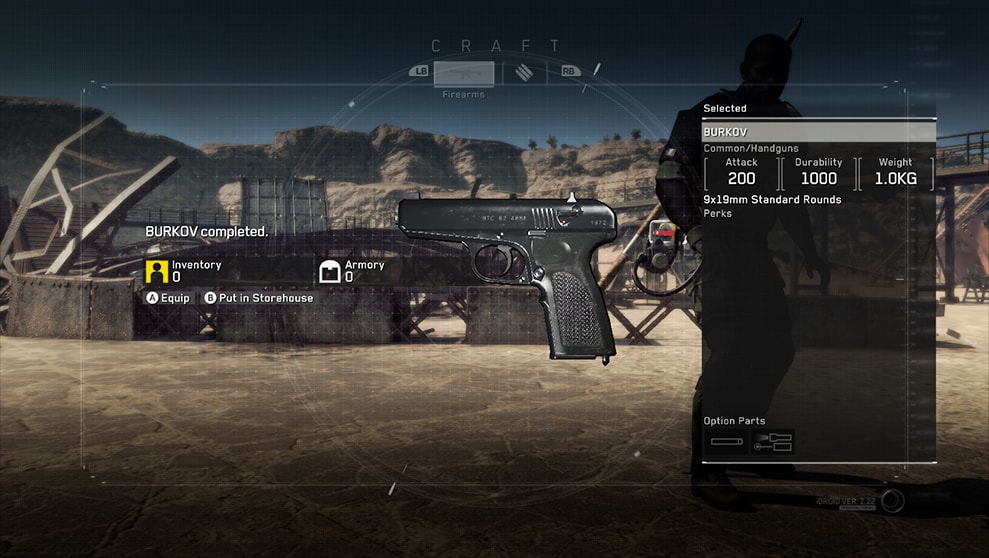The width and height of the screenshot is (989, 558).
Task: Choose the Equip option
Action: [168, 298]
